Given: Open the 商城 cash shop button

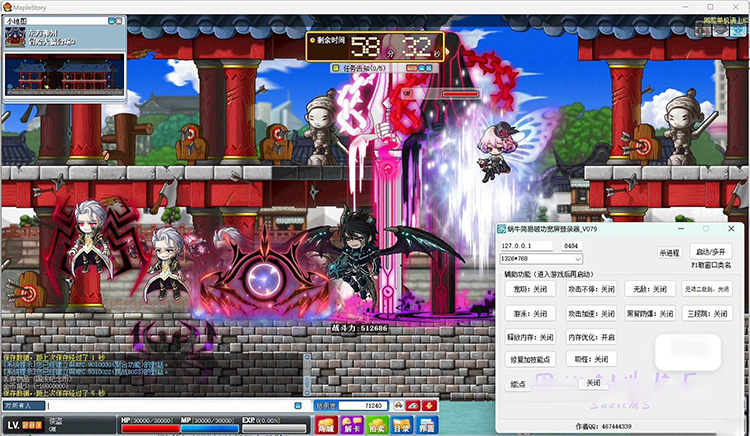Looking at the screenshot, I should click(x=325, y=426).
